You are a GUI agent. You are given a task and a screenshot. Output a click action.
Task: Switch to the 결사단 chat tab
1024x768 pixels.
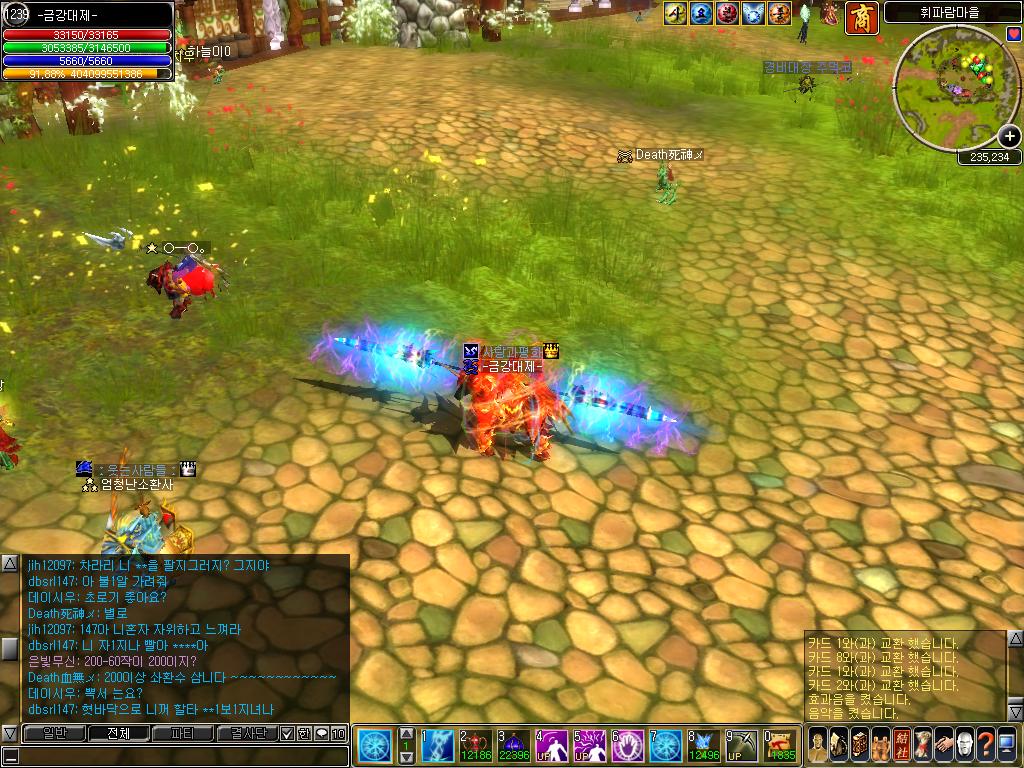tap(247, 733)
